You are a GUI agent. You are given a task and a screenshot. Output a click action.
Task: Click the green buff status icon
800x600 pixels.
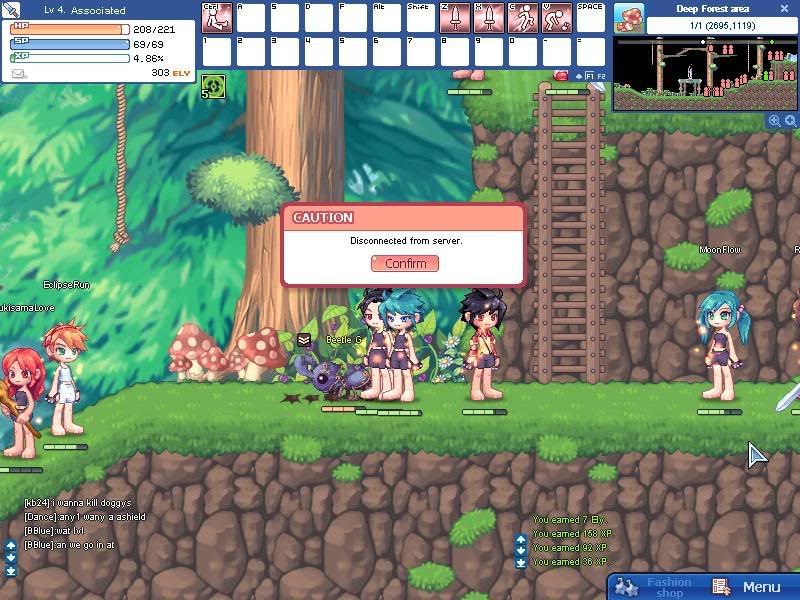coord(213,87)
